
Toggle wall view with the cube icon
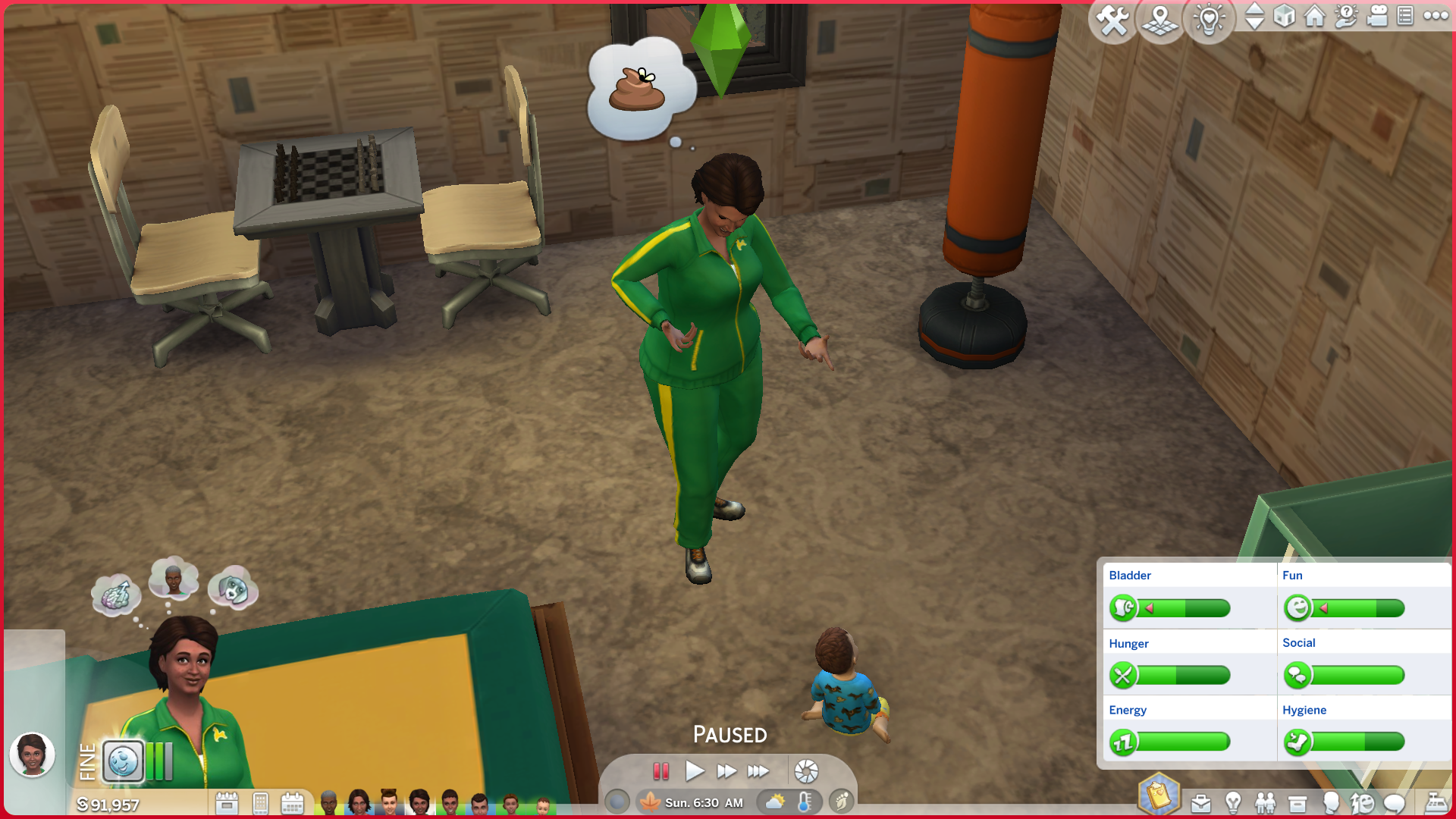pyautogui.click(x=1284, y=16)
